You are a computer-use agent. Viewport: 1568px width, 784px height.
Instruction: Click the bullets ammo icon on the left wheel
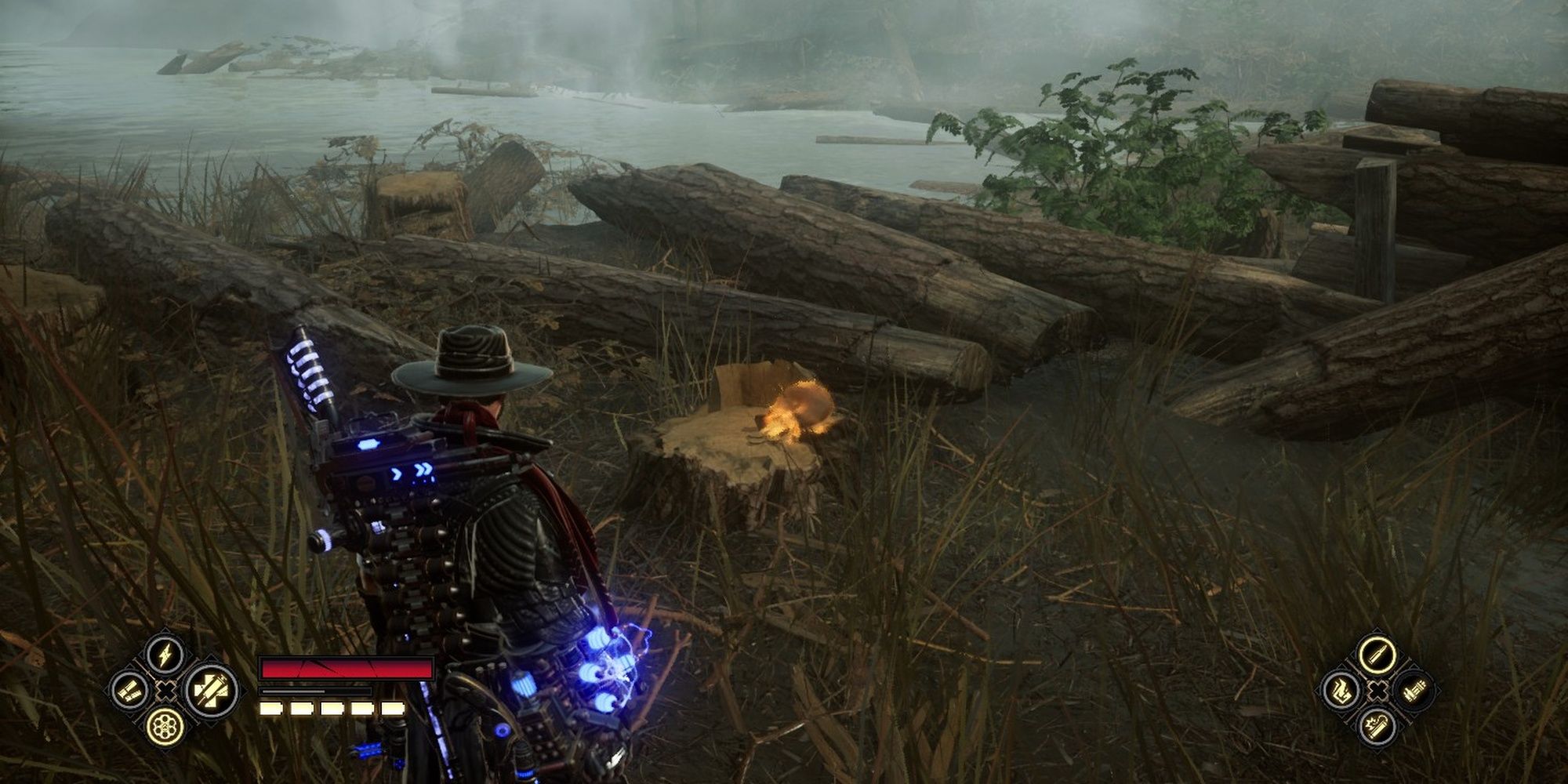pyautogui.click(x=130, y=691)
